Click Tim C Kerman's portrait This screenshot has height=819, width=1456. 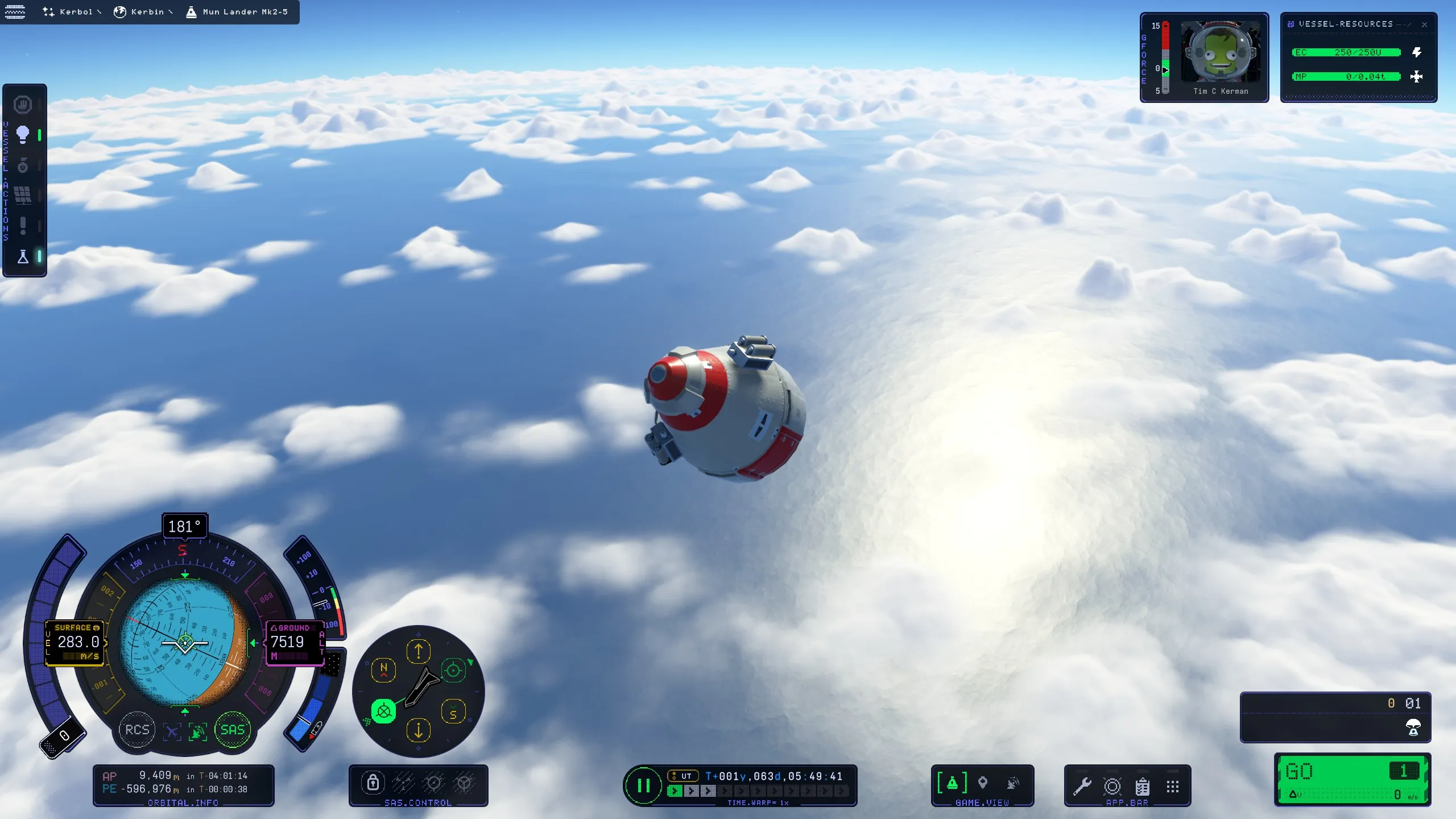[x=1222, y=51]
